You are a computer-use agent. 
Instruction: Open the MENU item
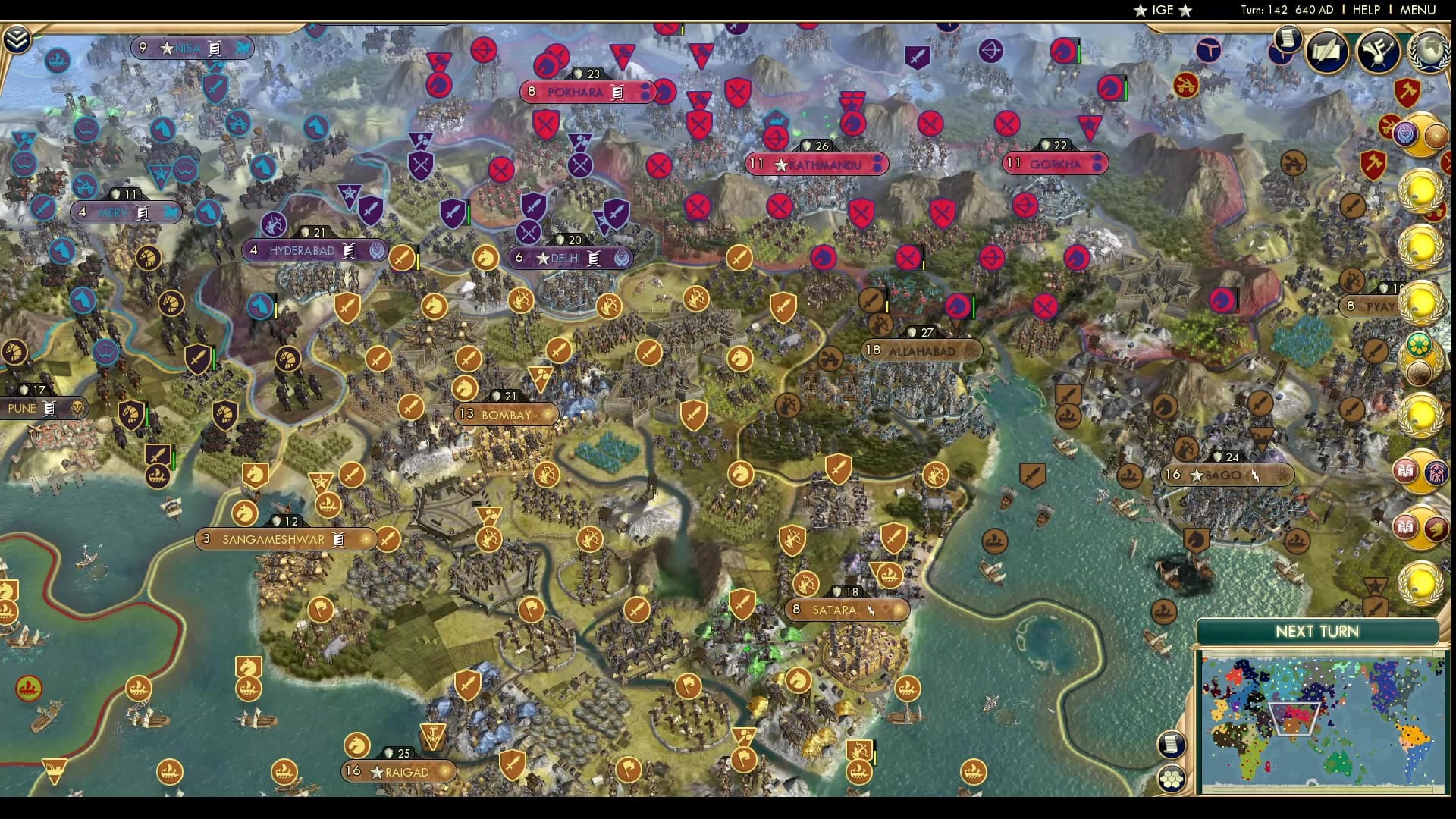1417,11
